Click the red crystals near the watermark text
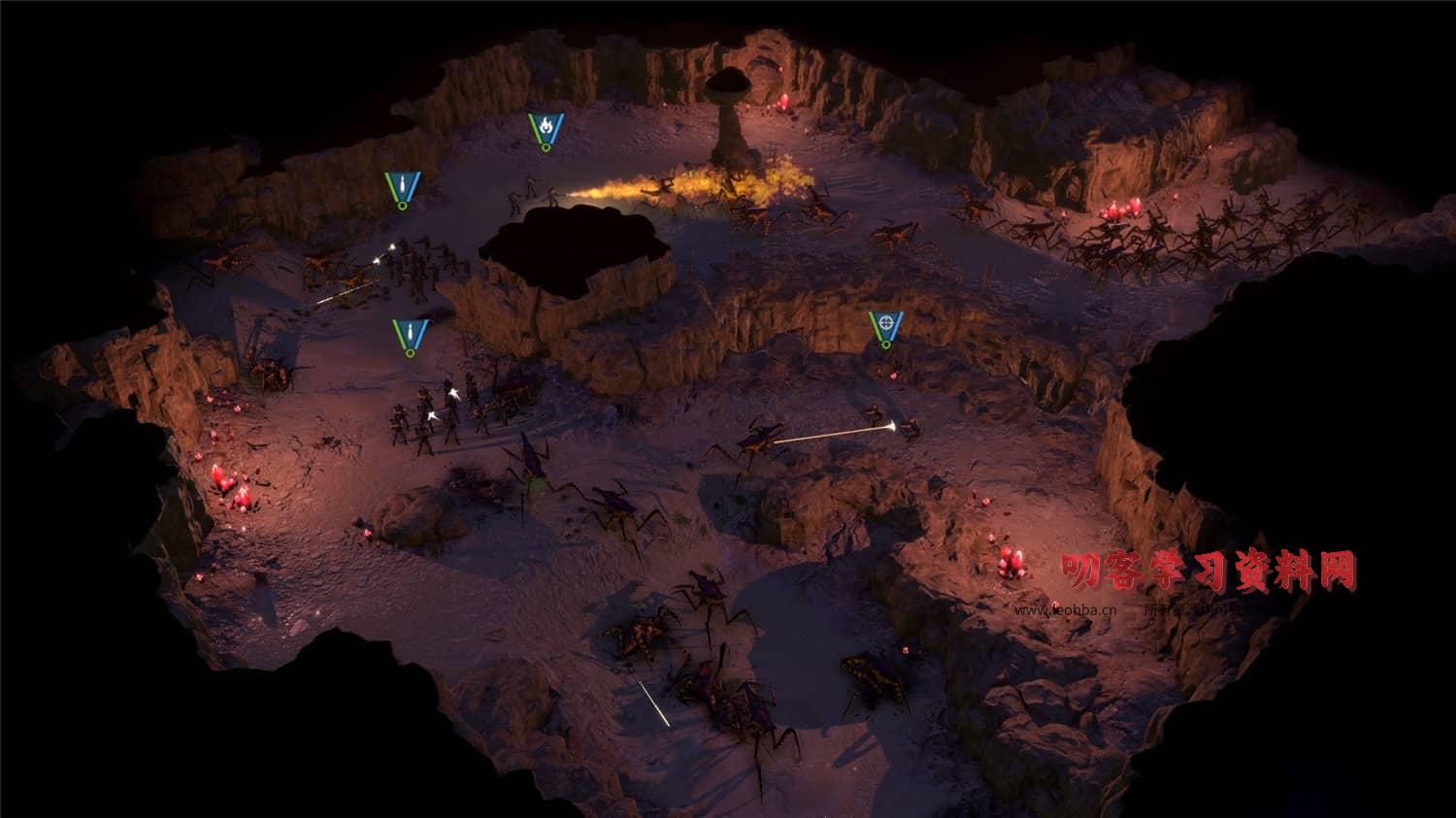The width and height of the screenshot is (1456, 818). (1009, 563)
